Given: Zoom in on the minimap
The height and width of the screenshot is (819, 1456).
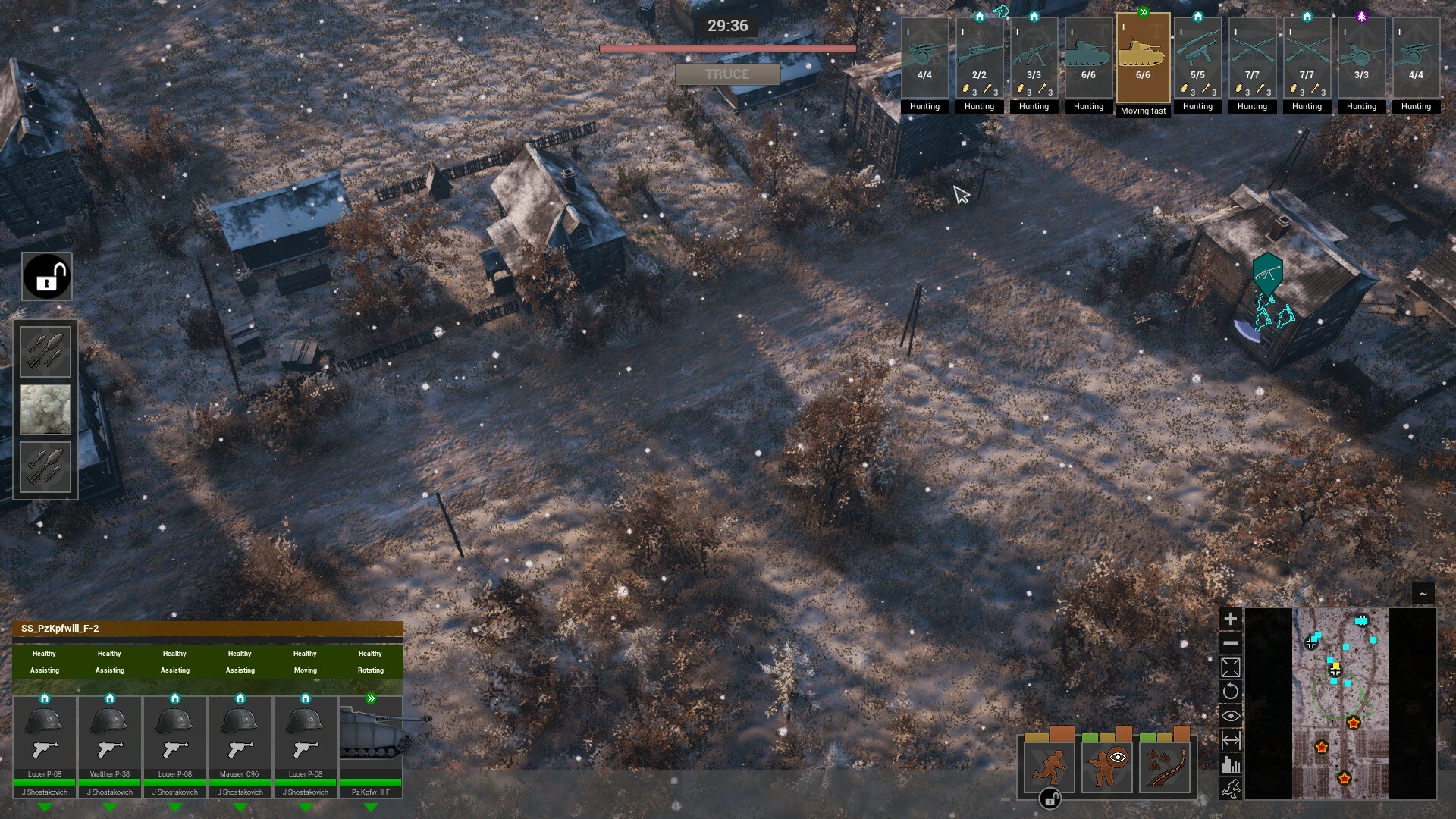Looking at the screenshot, I should point(1231,618).
